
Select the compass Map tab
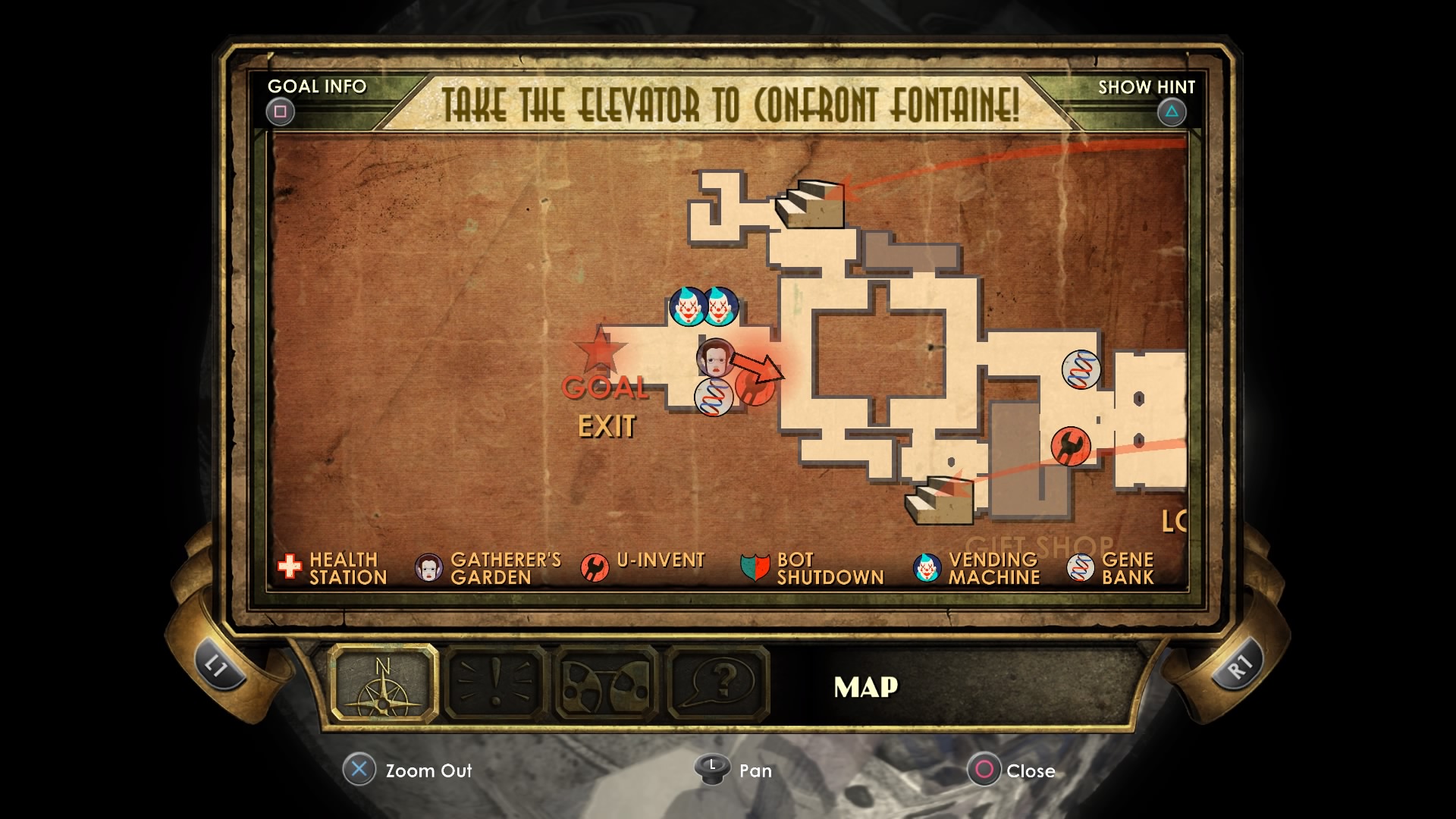(x=384, y=683)
